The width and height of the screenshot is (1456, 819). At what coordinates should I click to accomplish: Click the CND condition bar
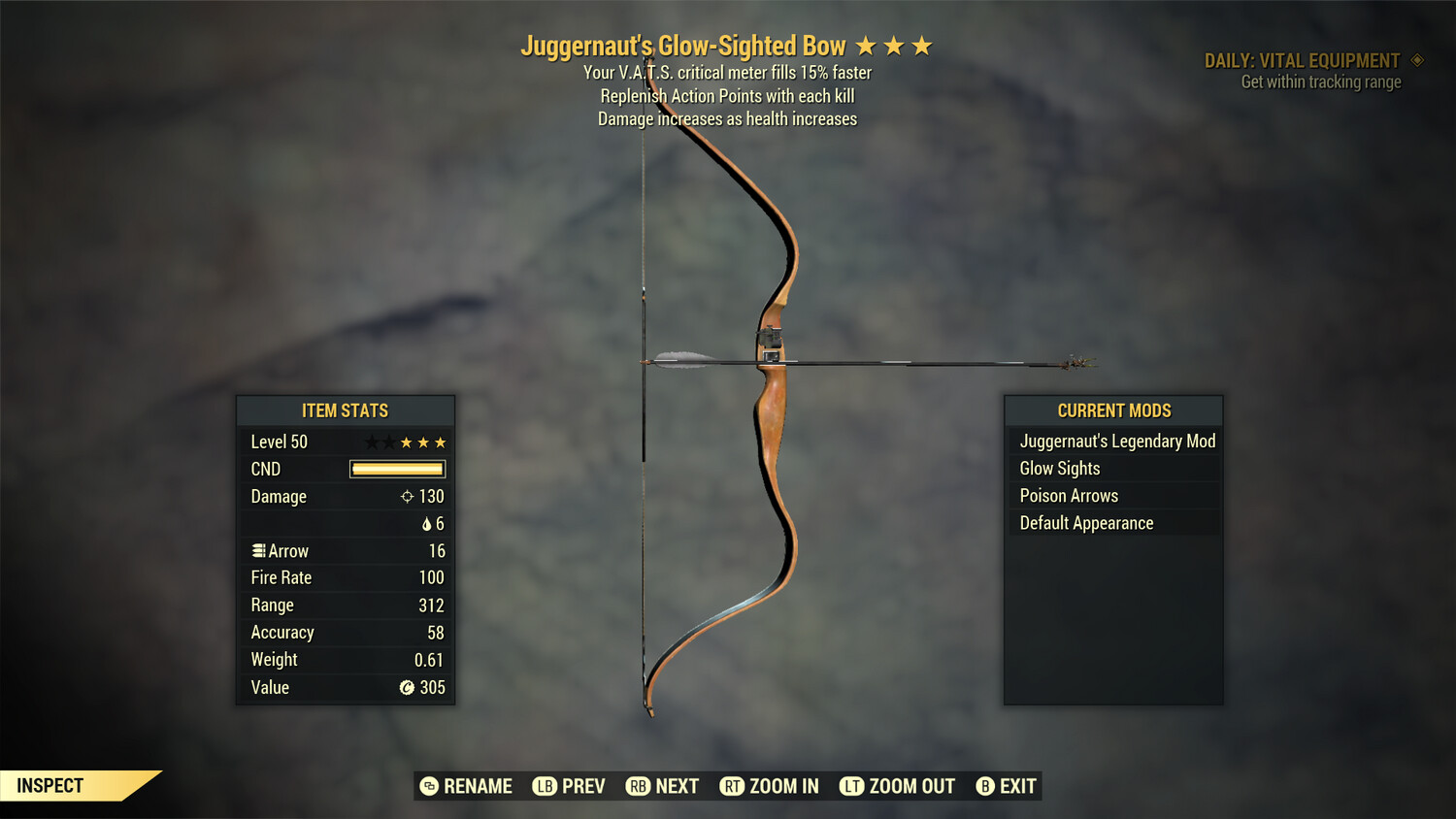397,469
